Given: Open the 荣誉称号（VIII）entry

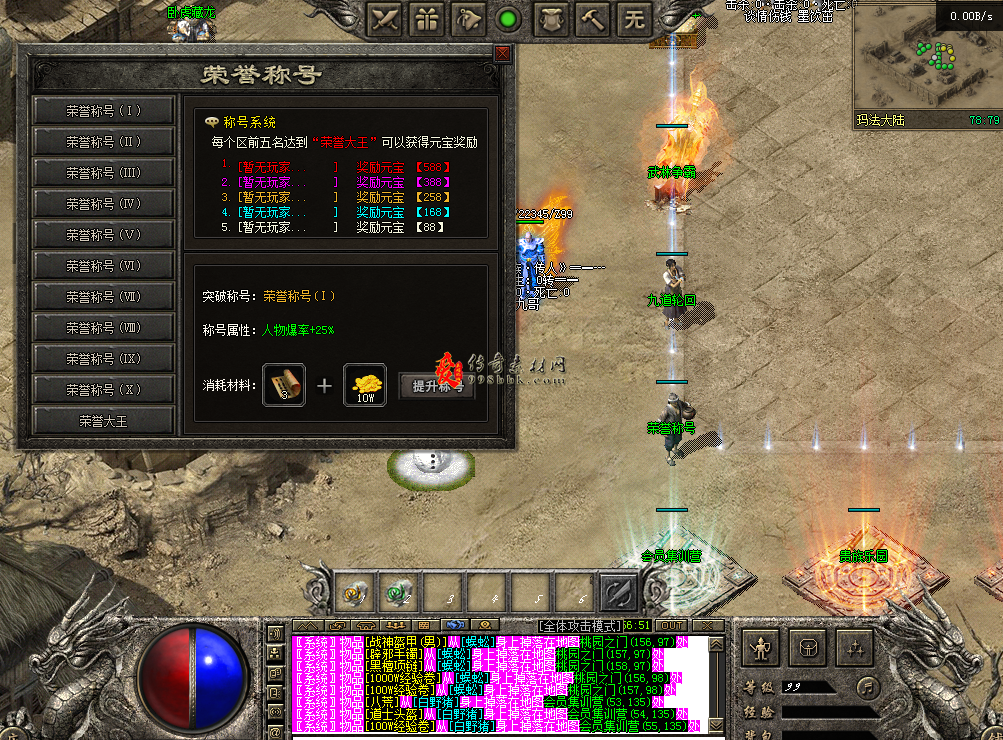Looking at the screenshot, I should pyautogui.click(x=104, y=328).
